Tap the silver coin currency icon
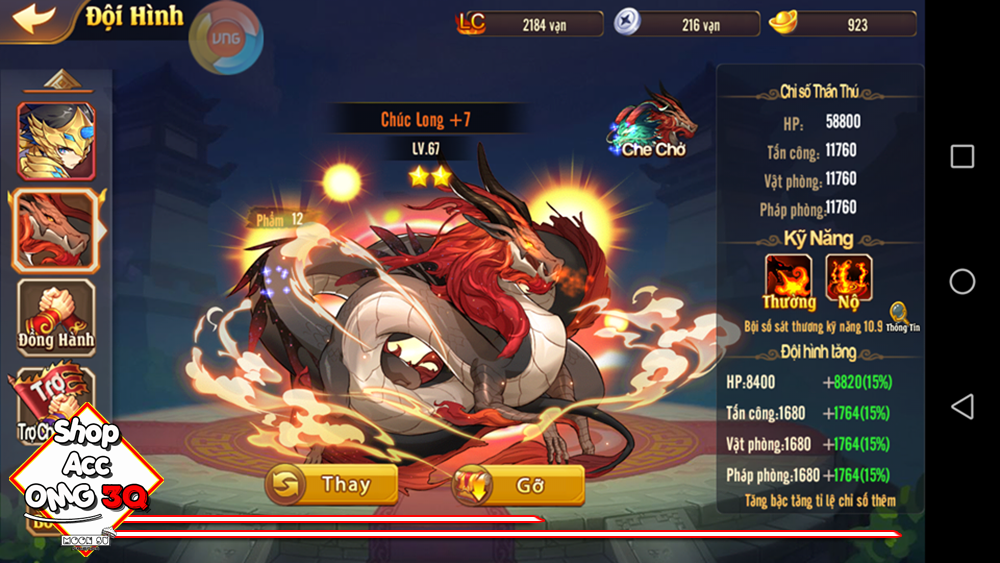The image size is (1000, 563). click(x=629, y=23)
